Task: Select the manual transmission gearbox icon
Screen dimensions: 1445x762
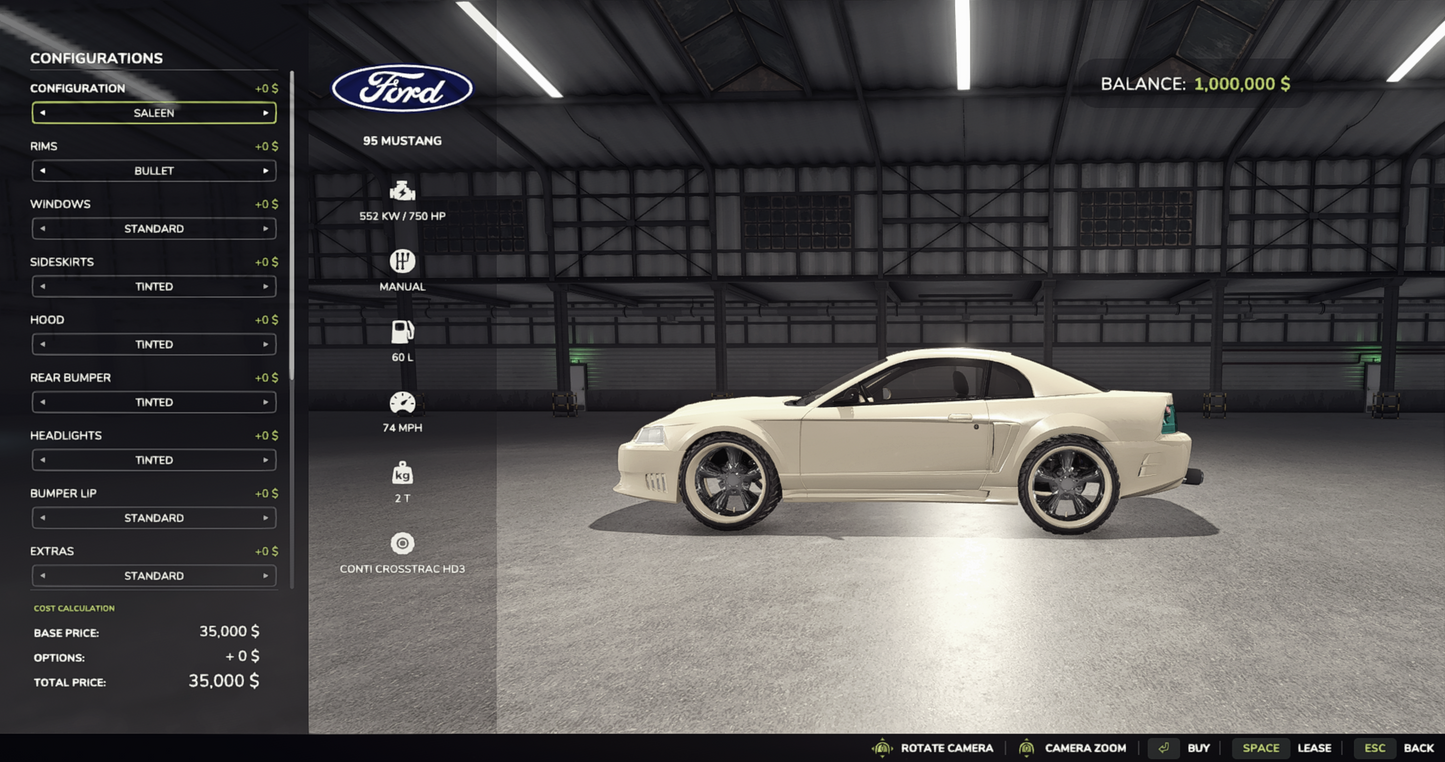Action: pos(402,259)
